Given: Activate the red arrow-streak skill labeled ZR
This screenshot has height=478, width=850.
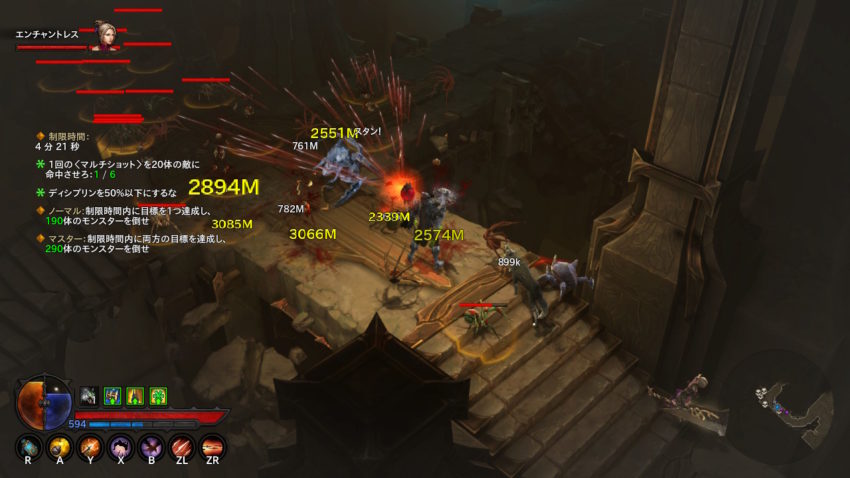Looking at the screenshot, I should click(212, 447).
